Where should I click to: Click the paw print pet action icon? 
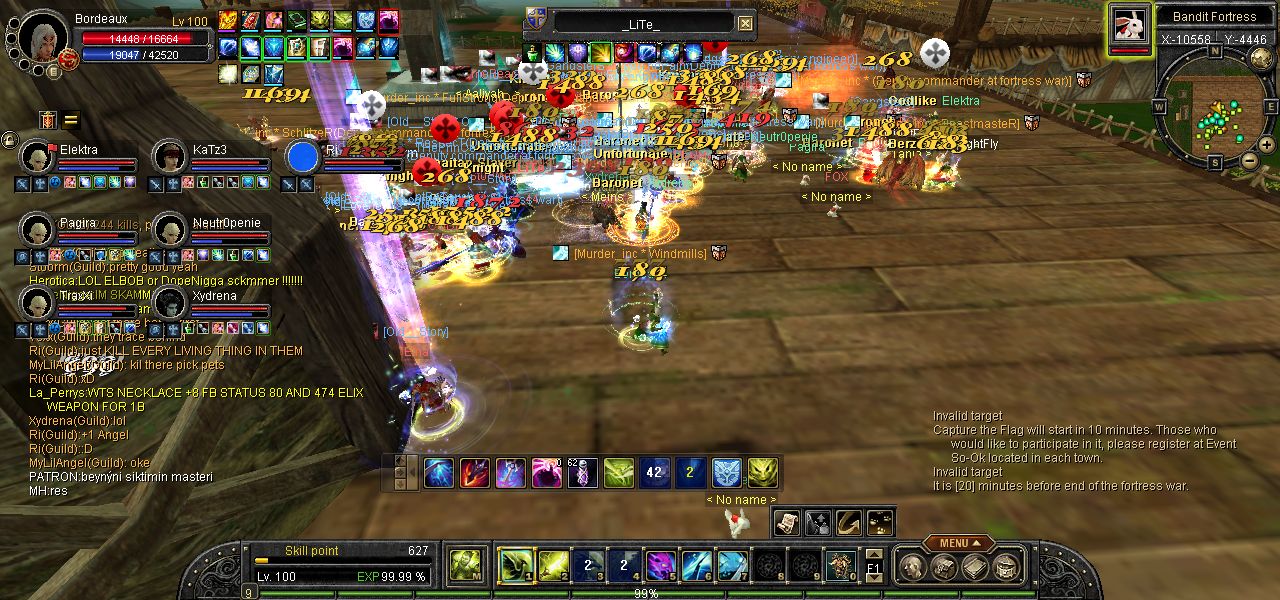[x=880, y=522]
